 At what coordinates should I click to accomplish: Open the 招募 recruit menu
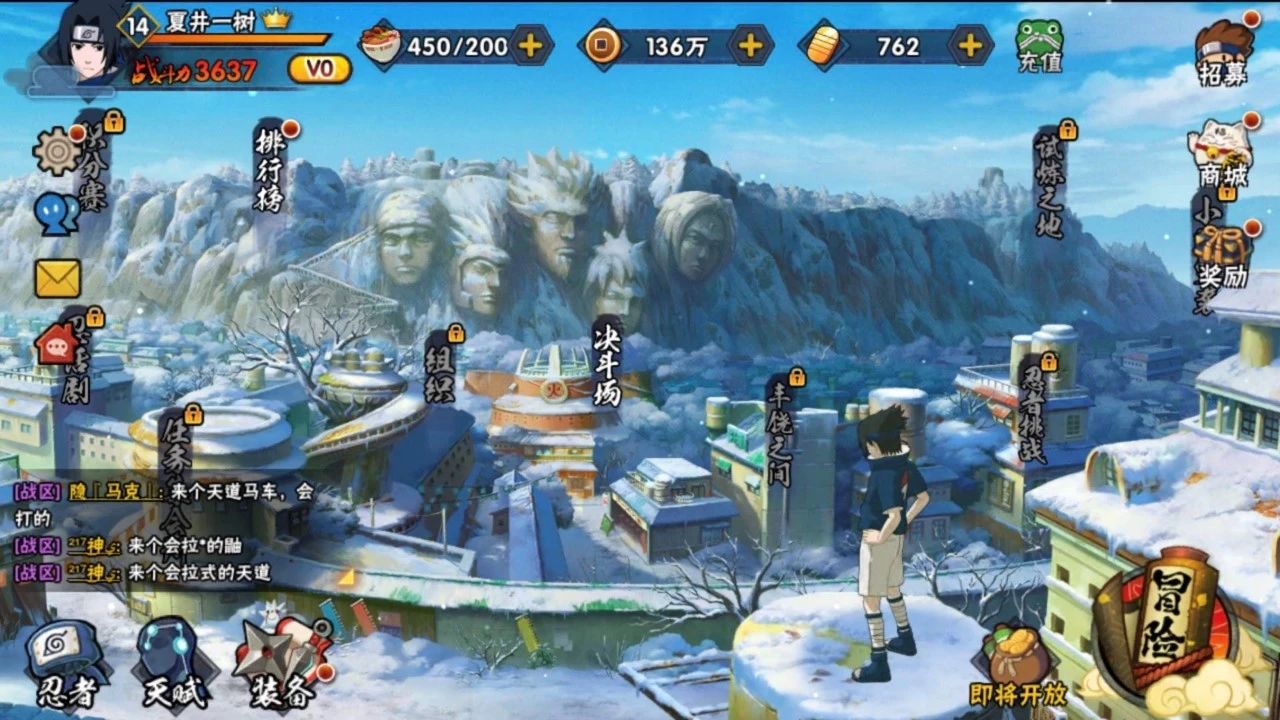[1224, 52]
